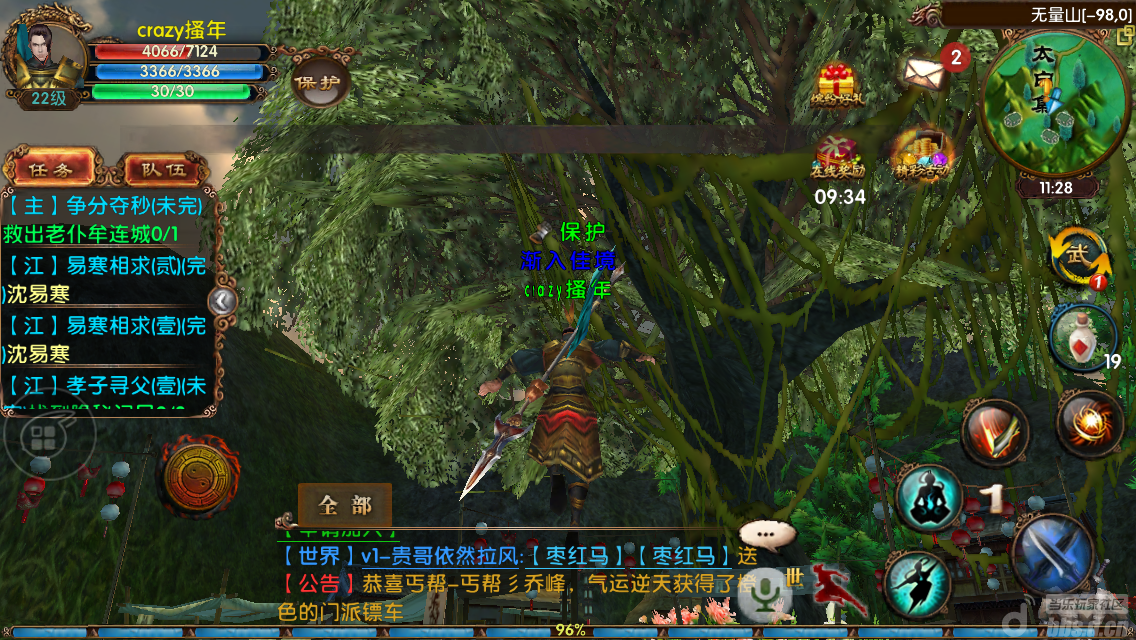Open the 精彩活动 events treasure icon
1136x640 pixels.
(x=922, y=153)
